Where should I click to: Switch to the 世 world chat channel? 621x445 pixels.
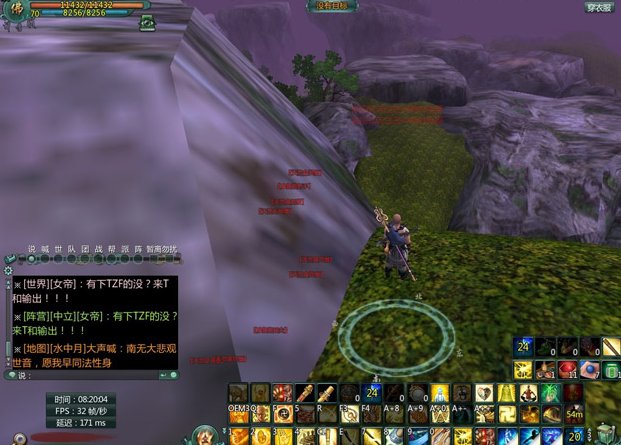coord(58,249)
